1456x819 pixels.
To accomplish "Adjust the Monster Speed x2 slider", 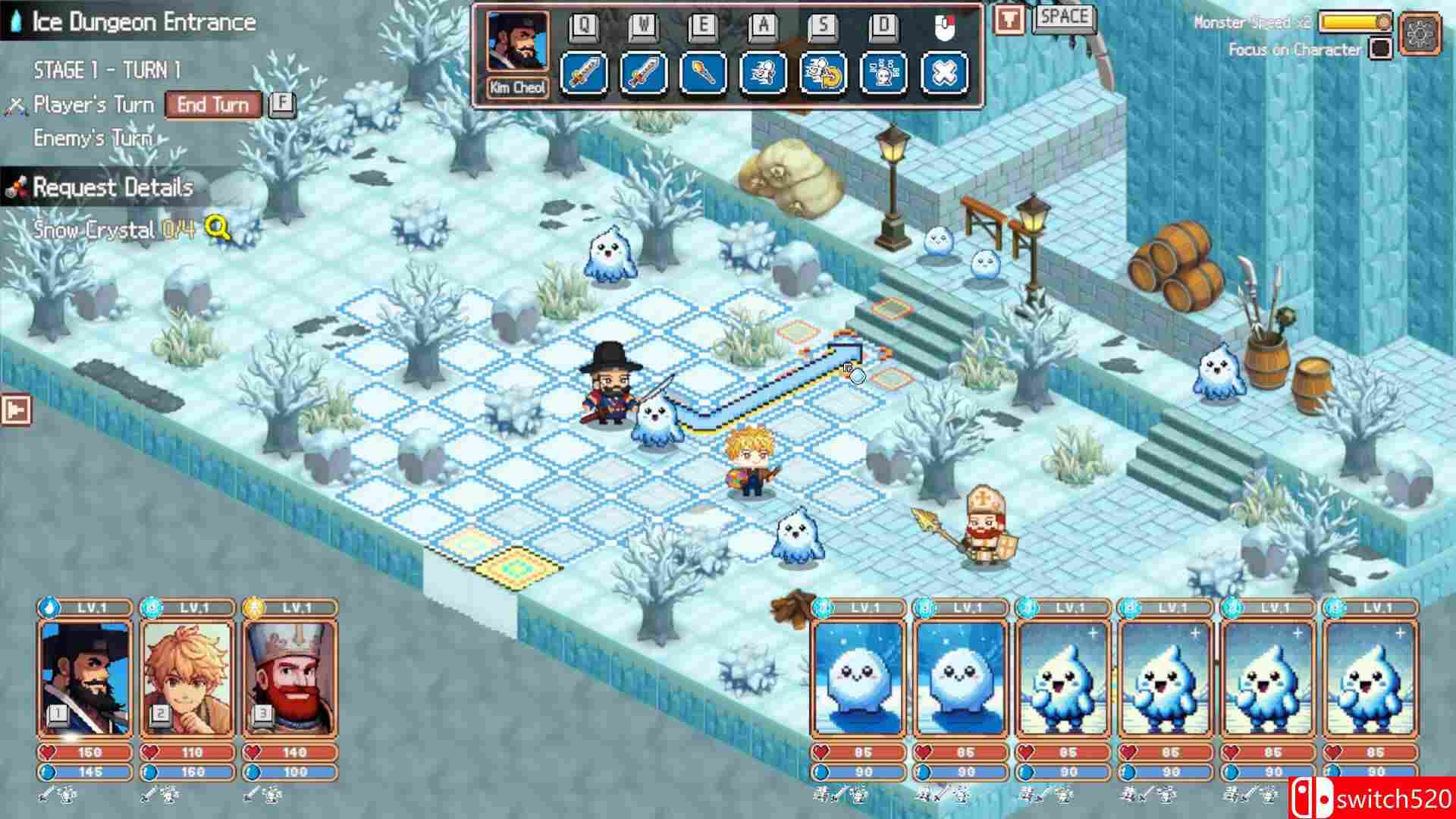I will (1384, 23).
